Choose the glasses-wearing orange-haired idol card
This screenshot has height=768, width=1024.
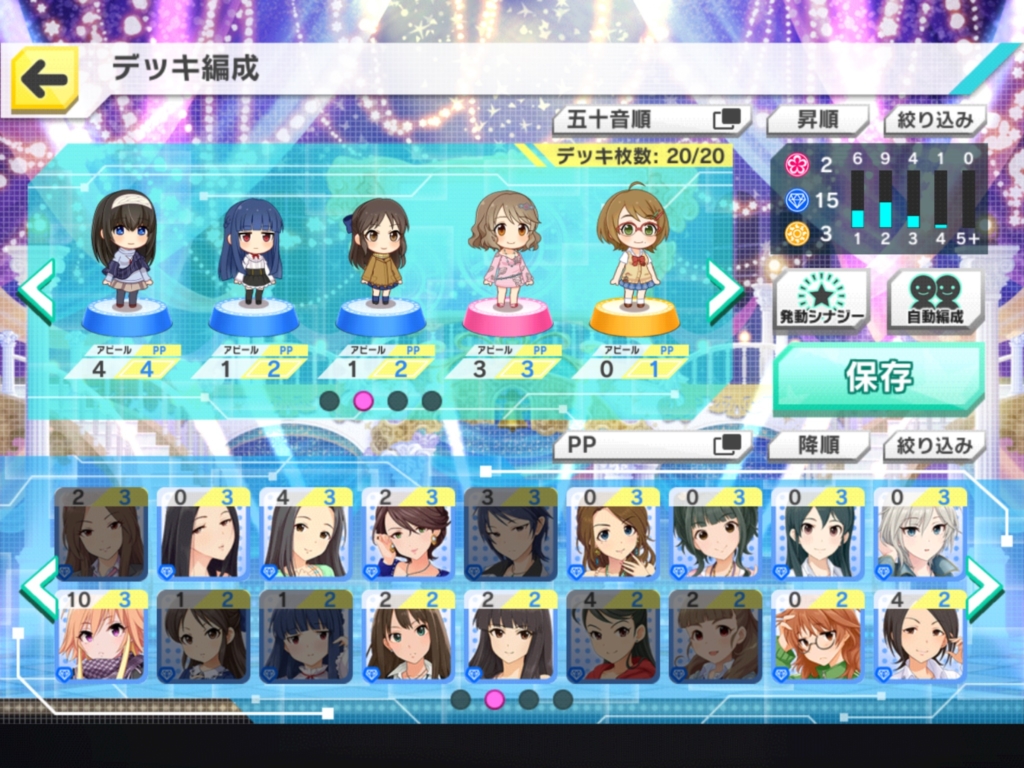(817, 635)
